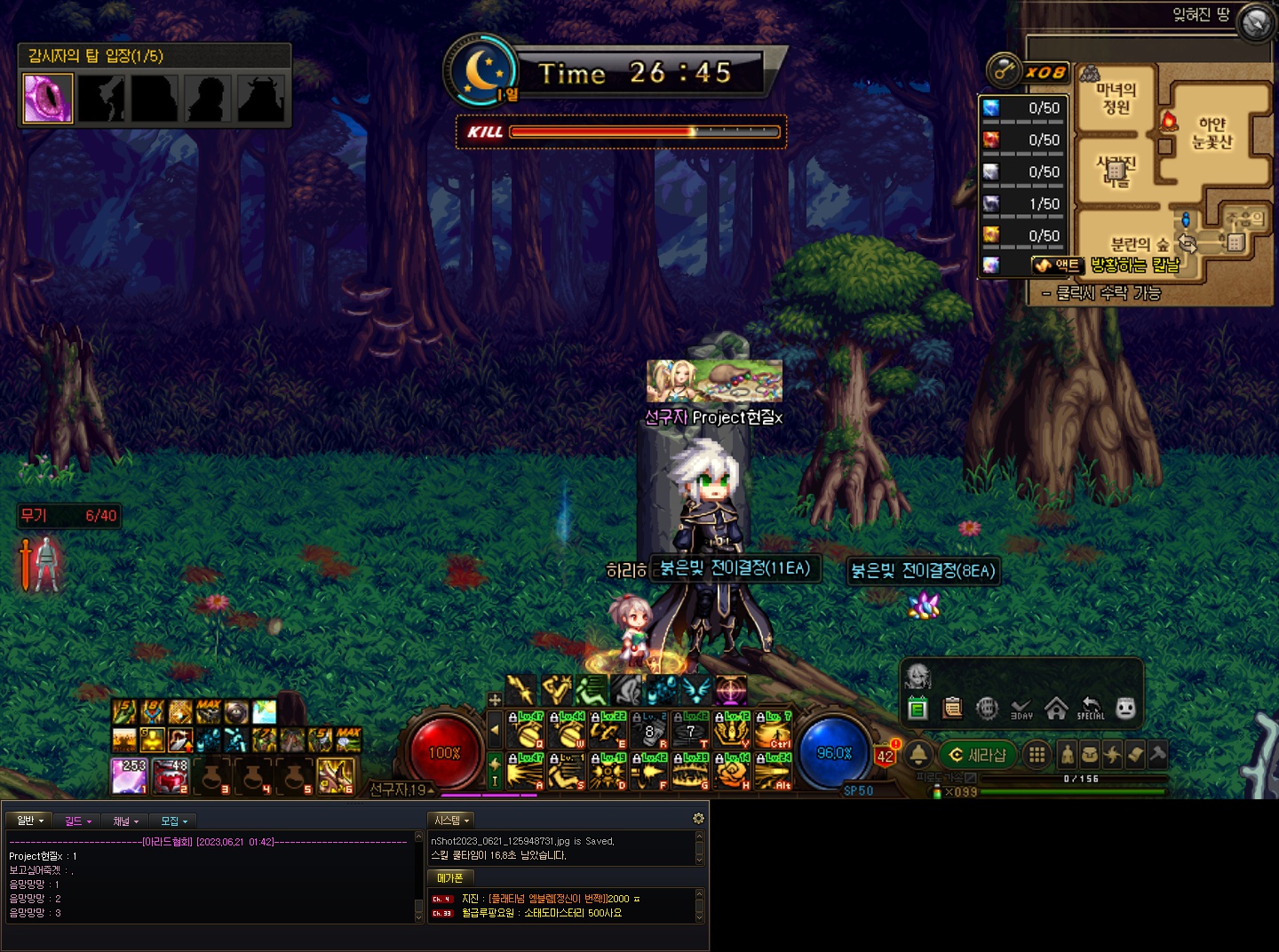
Task: Open the grid menu button
Action: [1036, 755]
